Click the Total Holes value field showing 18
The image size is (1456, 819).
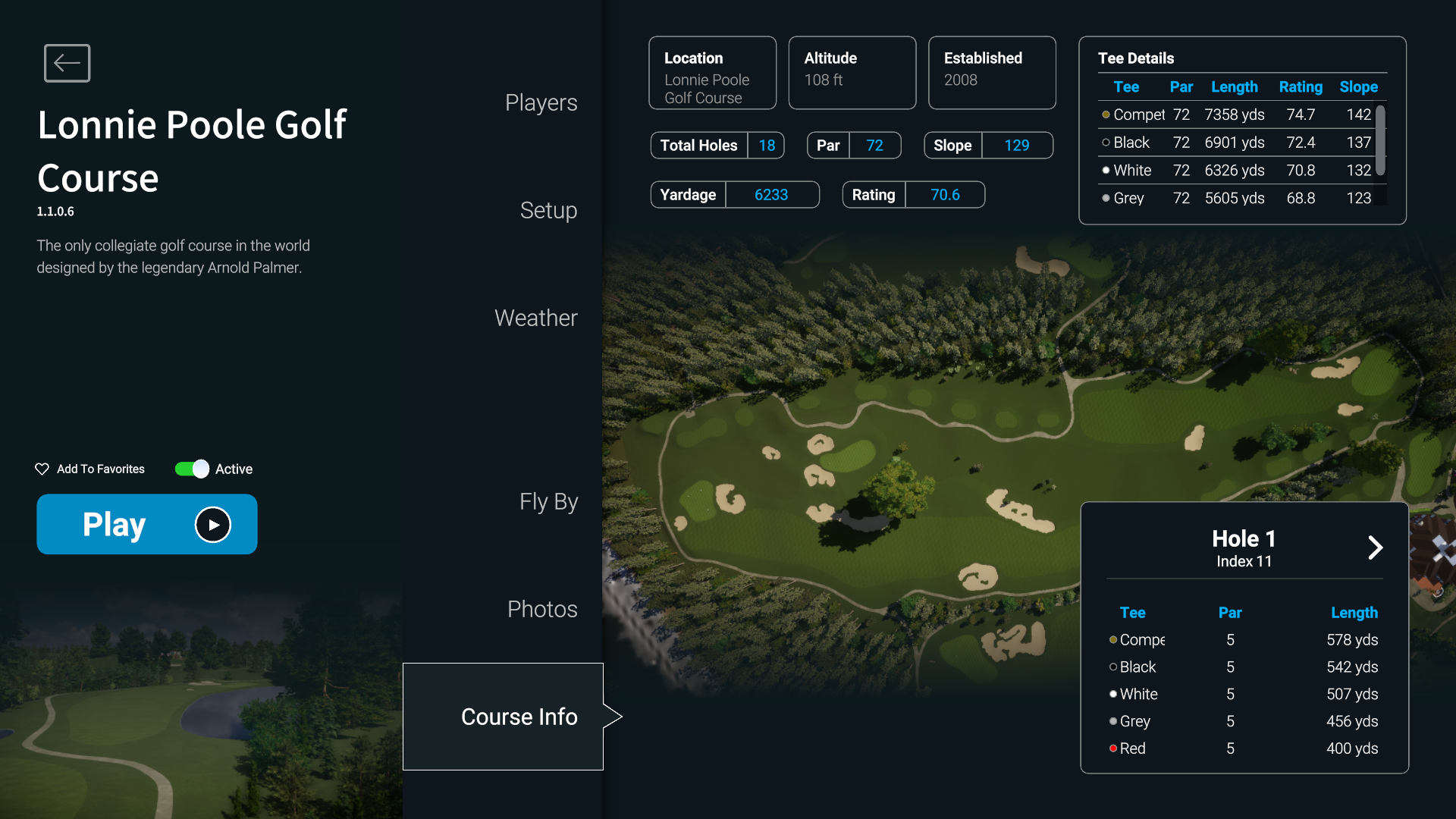[x=767, y=145]
